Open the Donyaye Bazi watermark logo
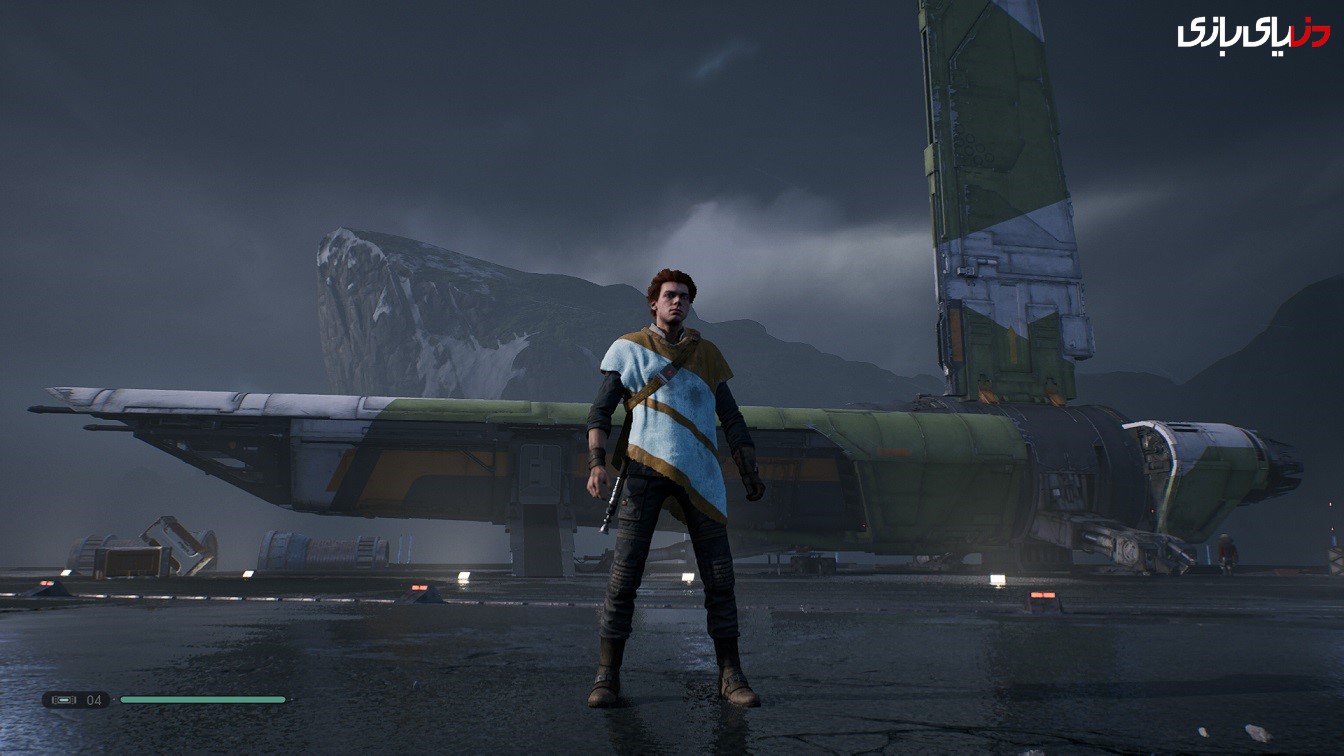Viewport: 1344px width, 756px height. 1252,33
